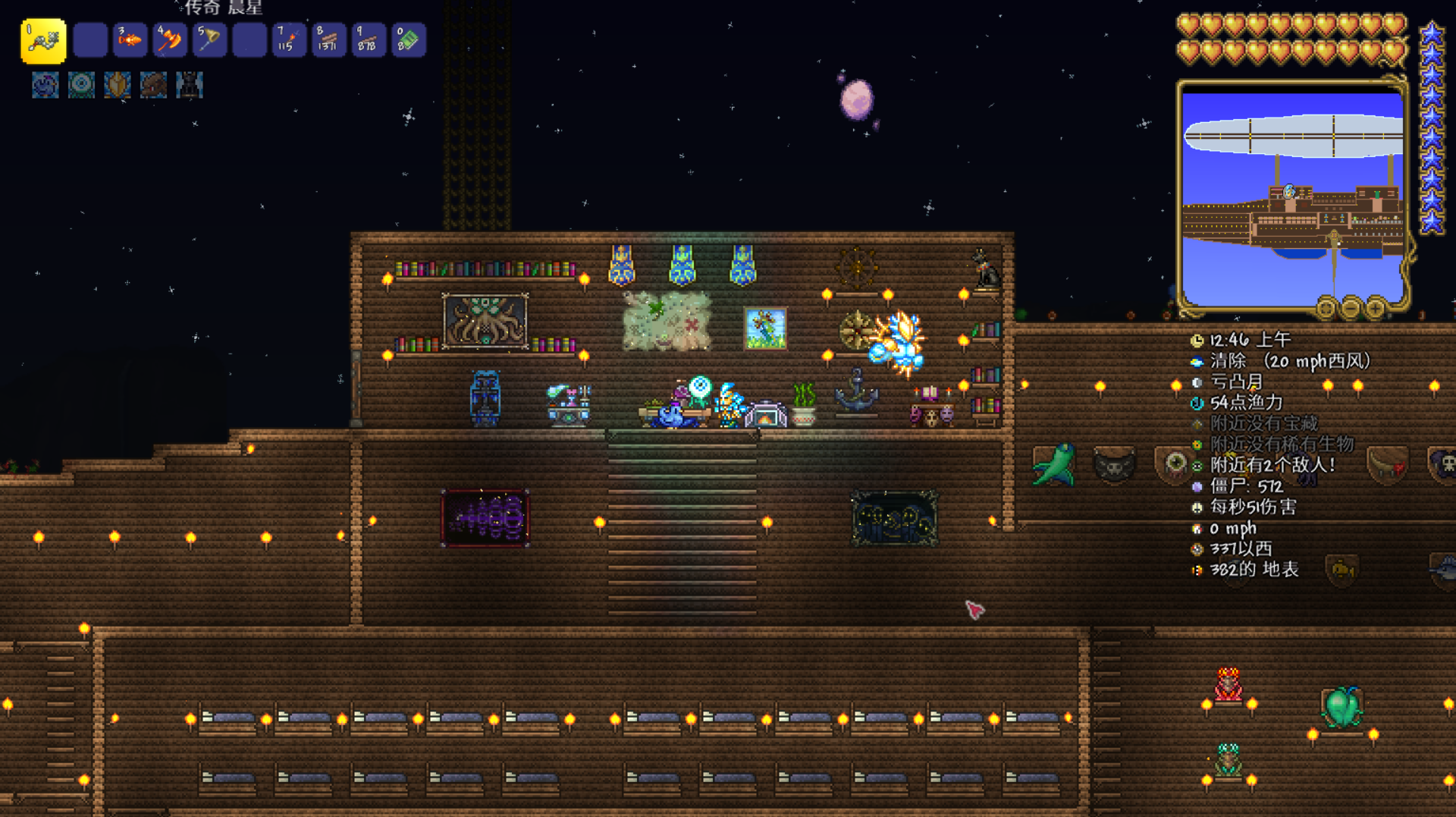Click the brown beast head buff icon
Image resolution: width=1456 pixels, height=817 pixels.
pos(153,85)
